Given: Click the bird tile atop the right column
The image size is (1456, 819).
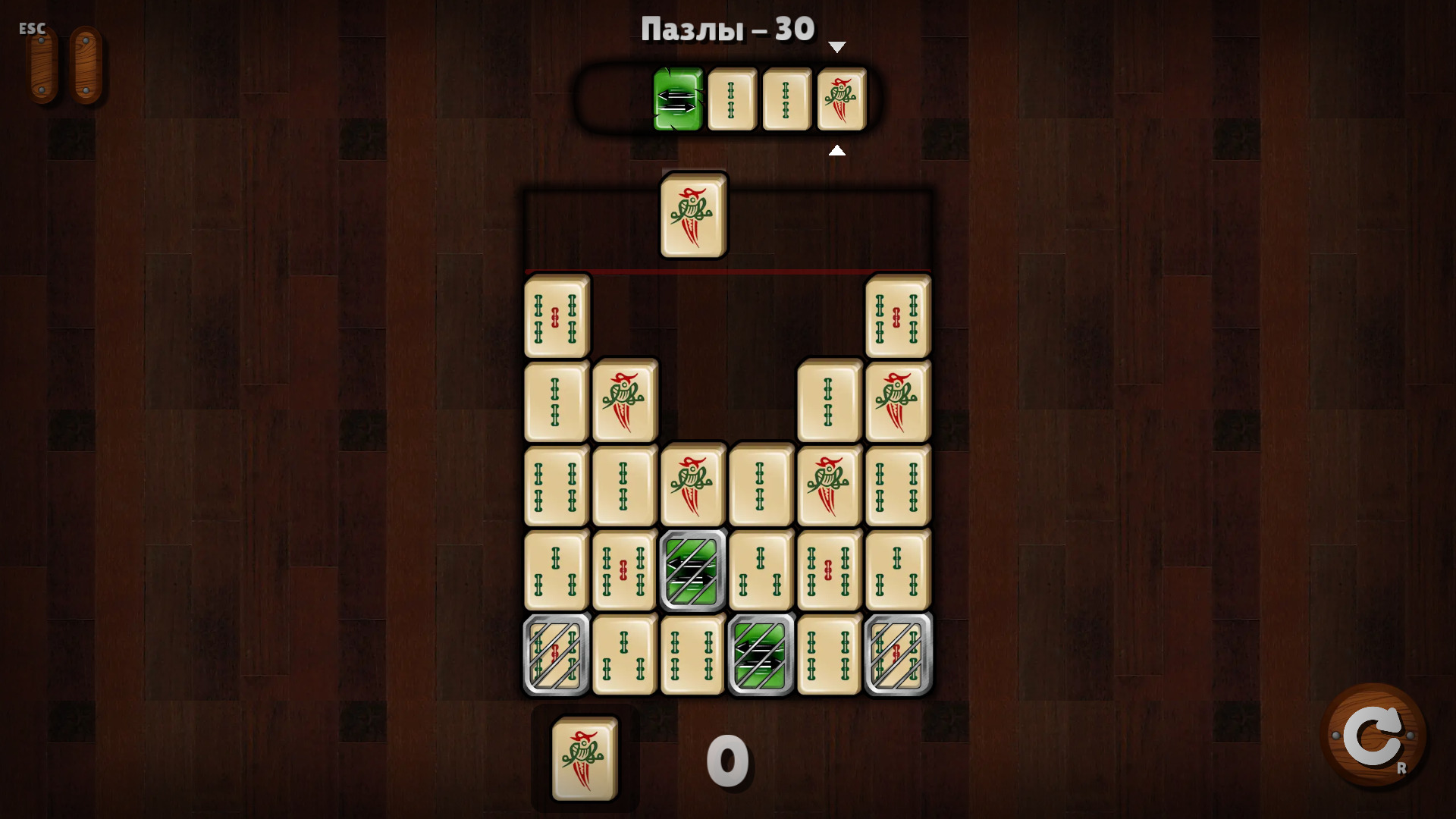Looking at the screenshot, I should pos(897,402).
